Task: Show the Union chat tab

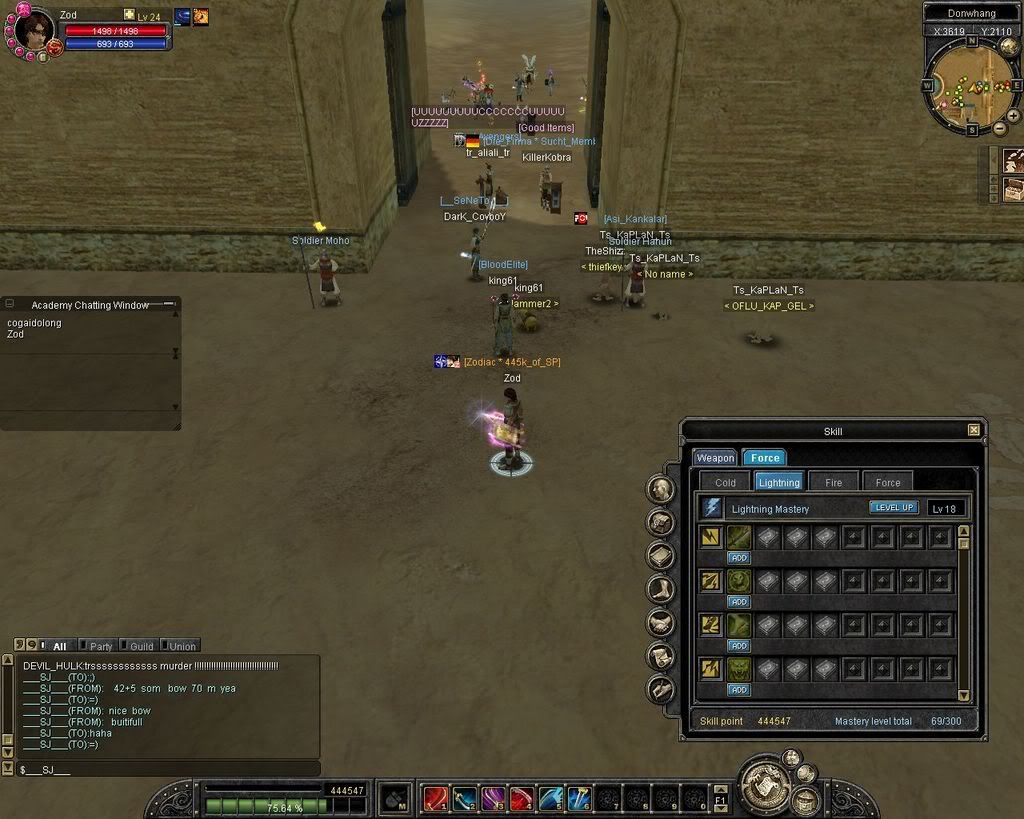Action: click(x=183, y=646)
